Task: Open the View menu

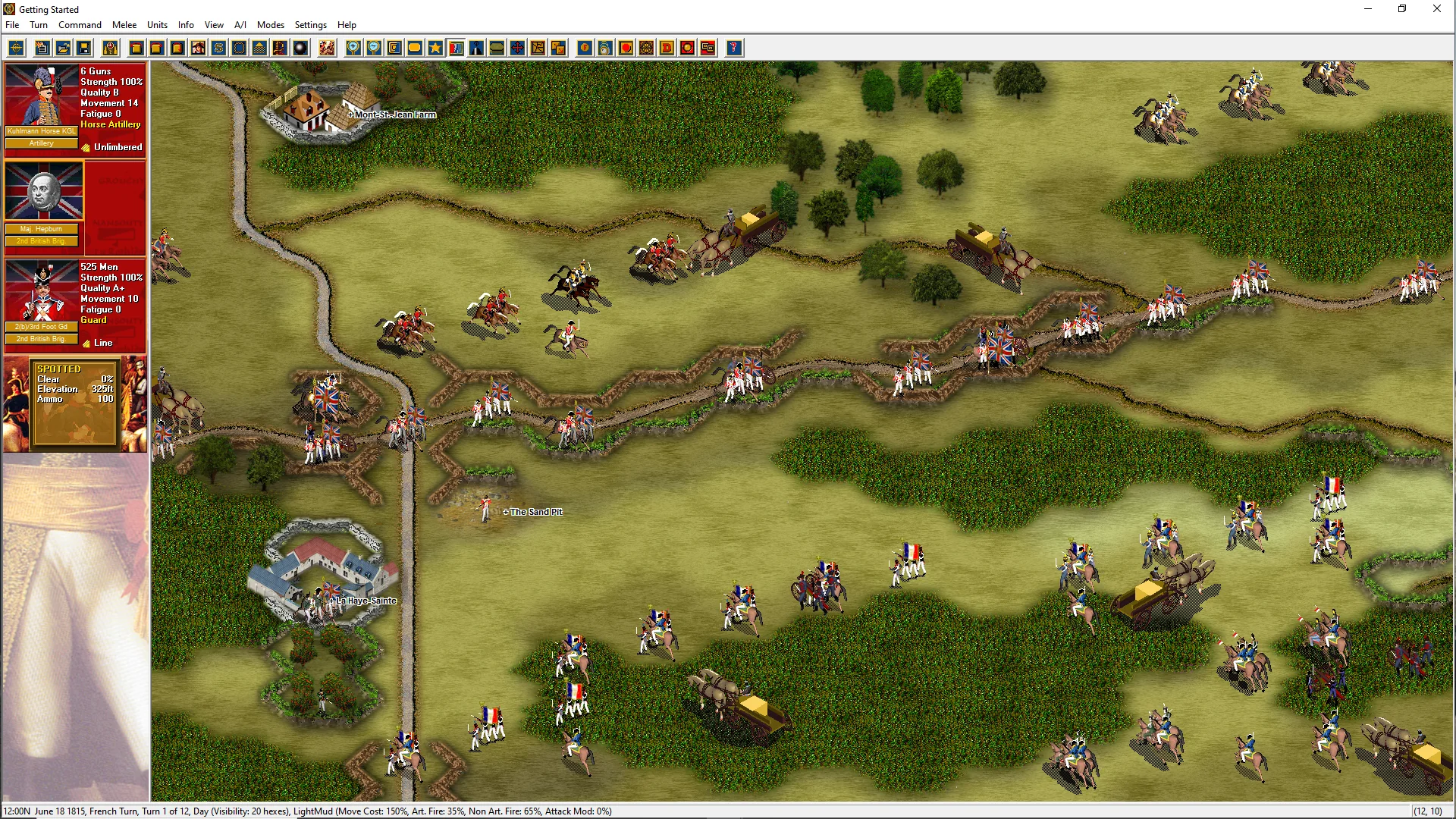Action: point(214,25)
